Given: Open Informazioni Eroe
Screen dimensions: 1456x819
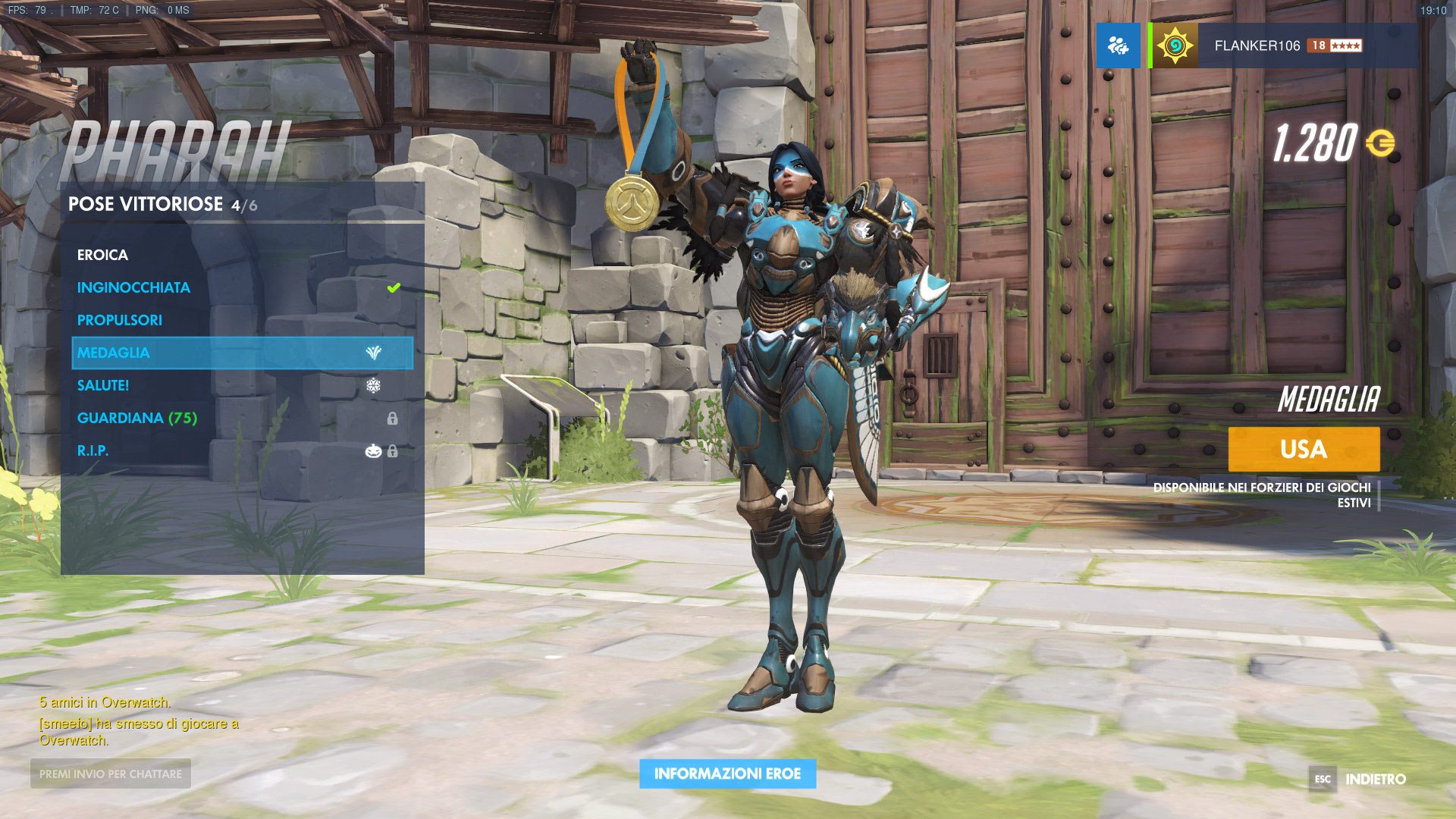Looking at the screenshot, I should (727, 773).
